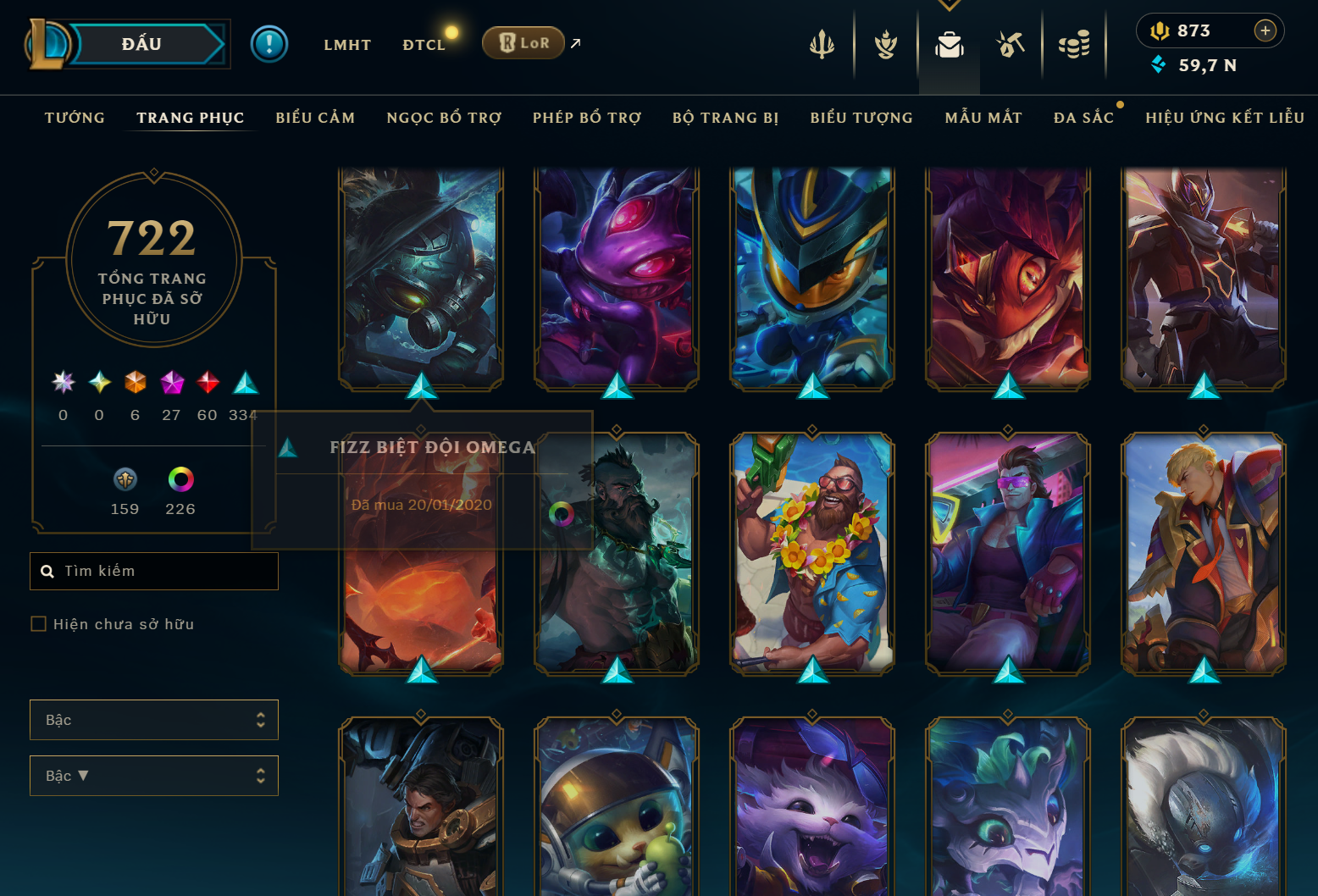This screenshot has height=896, width=1318.
Task: Open the Esports trident icon
Action: 822,44
